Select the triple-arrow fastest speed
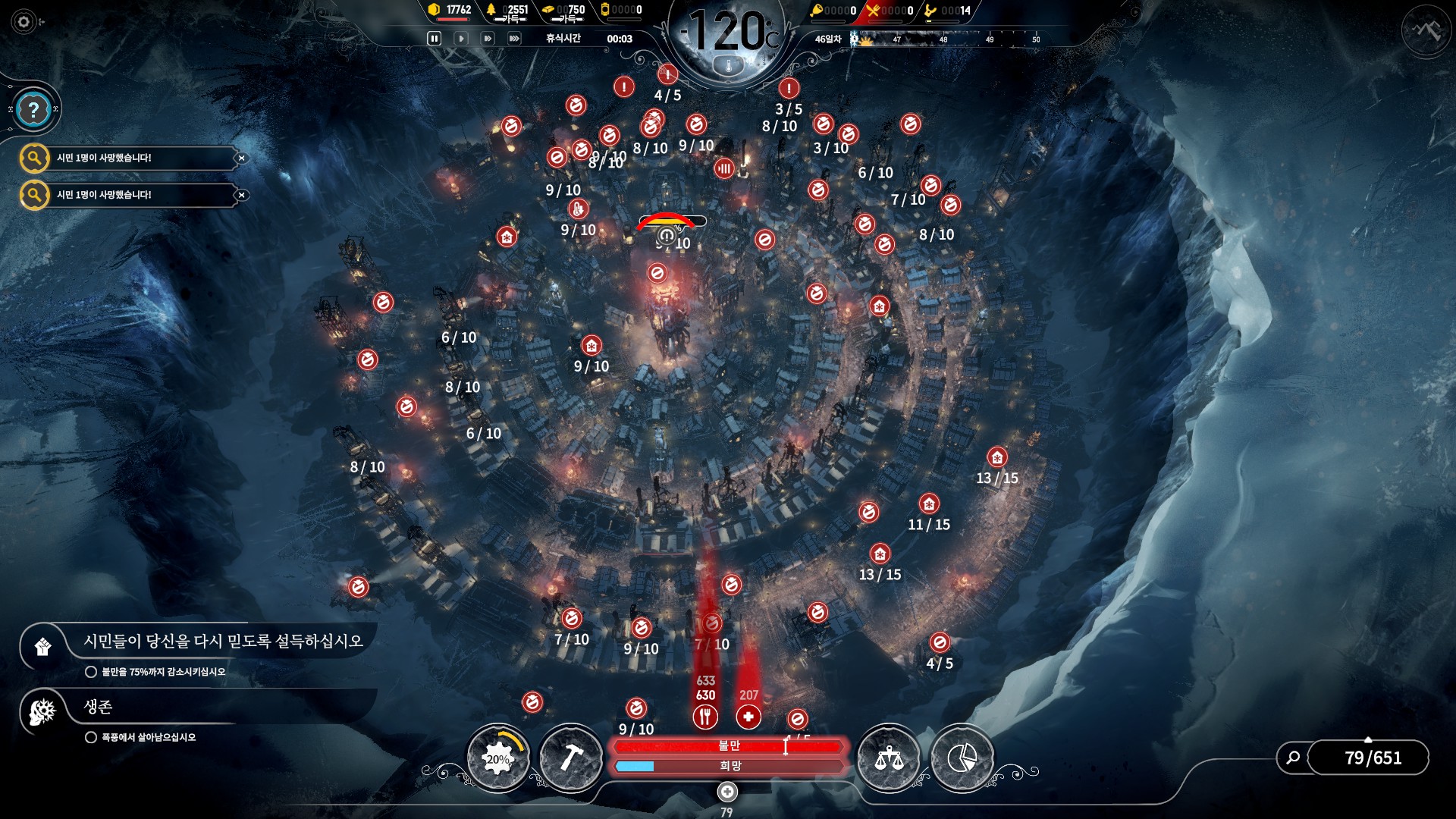This screenshot has height=819, width=1456. (514, 39)
